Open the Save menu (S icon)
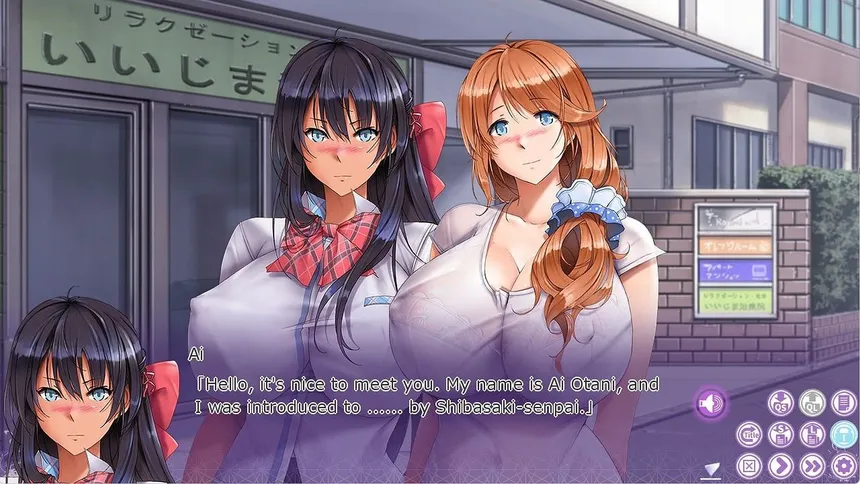The image size is (860, 484). 781,434
